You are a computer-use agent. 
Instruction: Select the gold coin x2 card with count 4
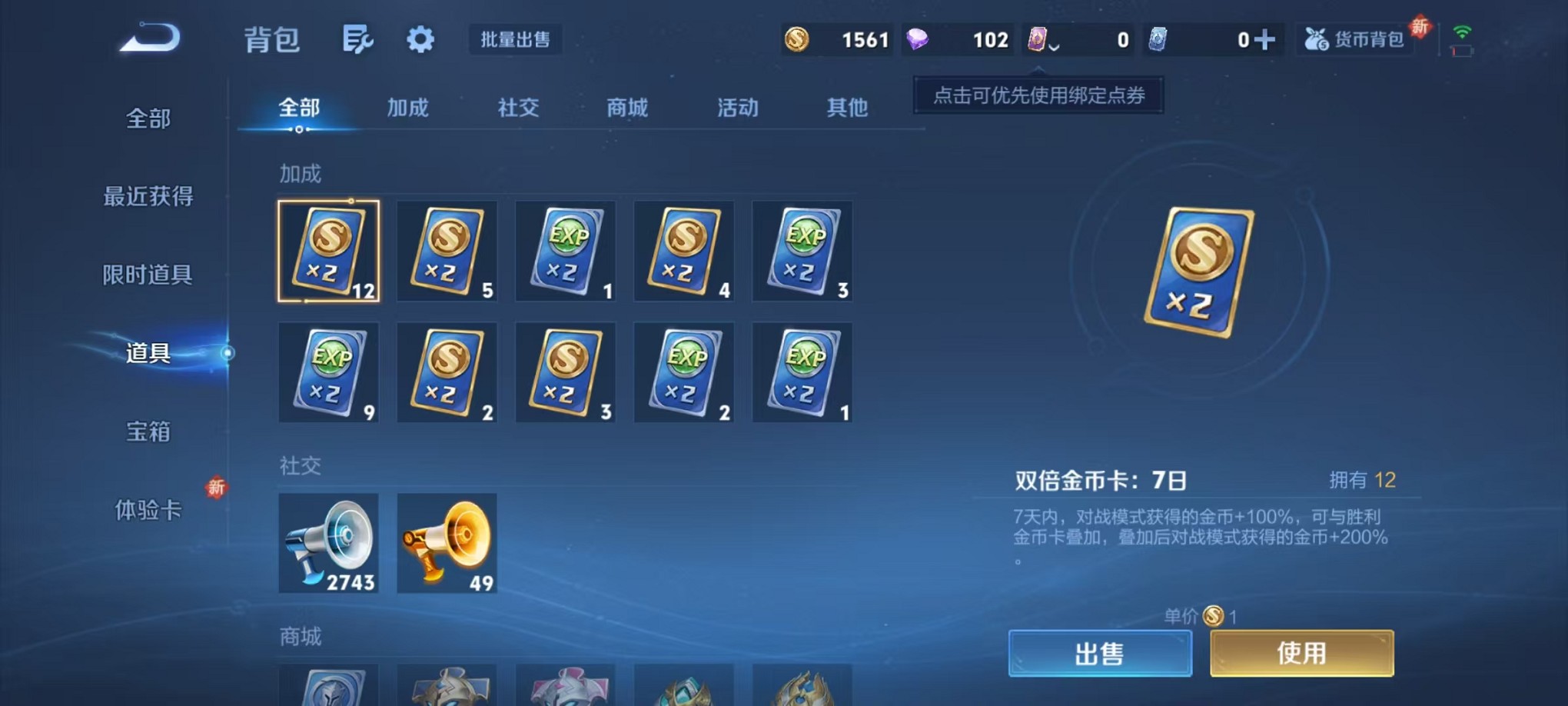[x=683, y=251]
